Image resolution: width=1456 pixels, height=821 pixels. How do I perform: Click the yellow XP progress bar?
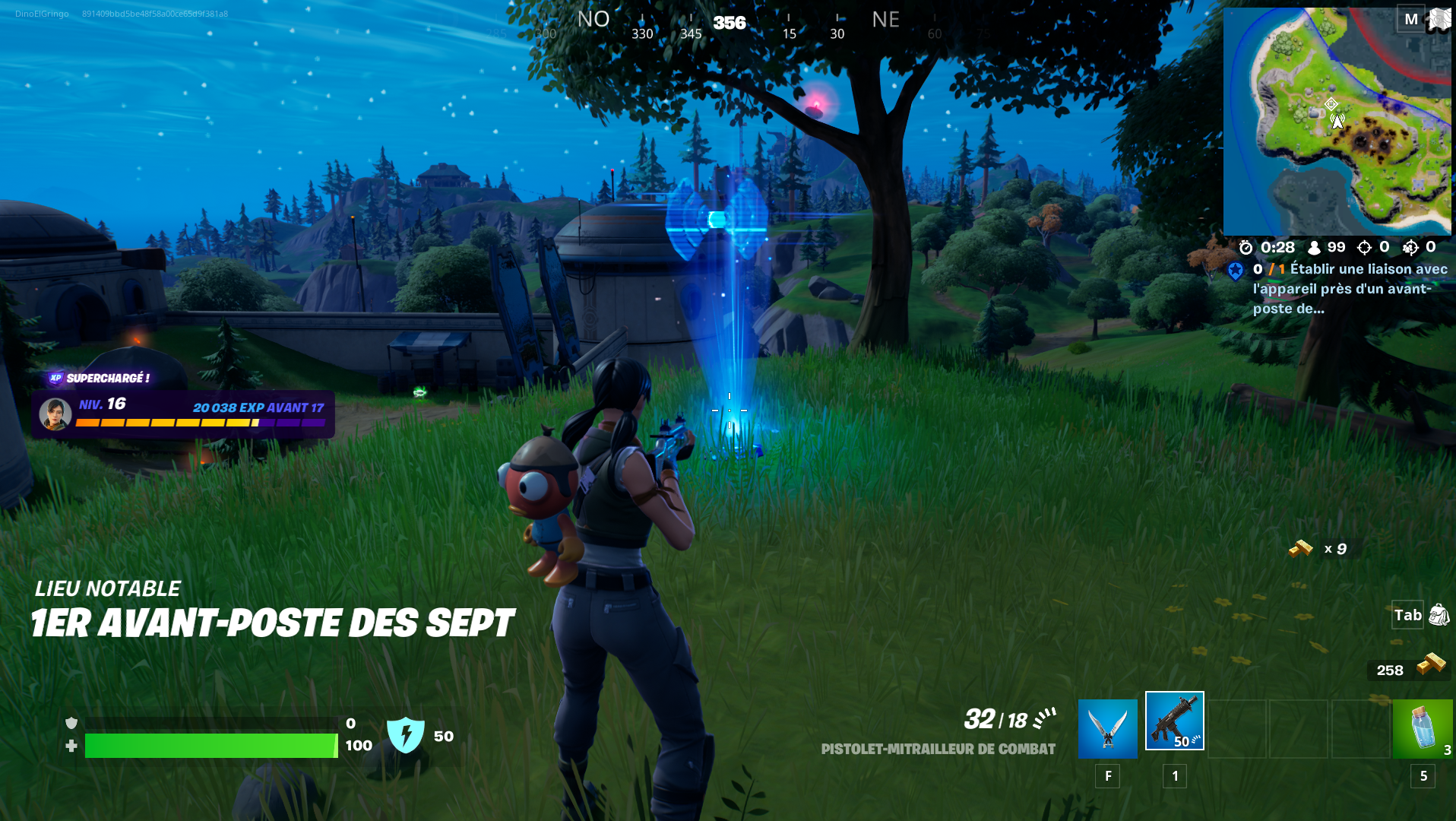(167, 423)
